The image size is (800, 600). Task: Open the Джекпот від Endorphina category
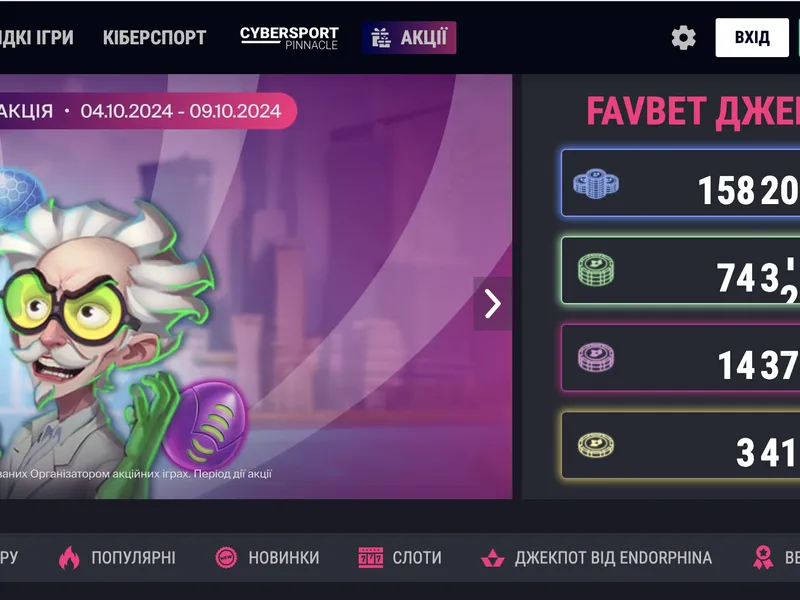597,558
